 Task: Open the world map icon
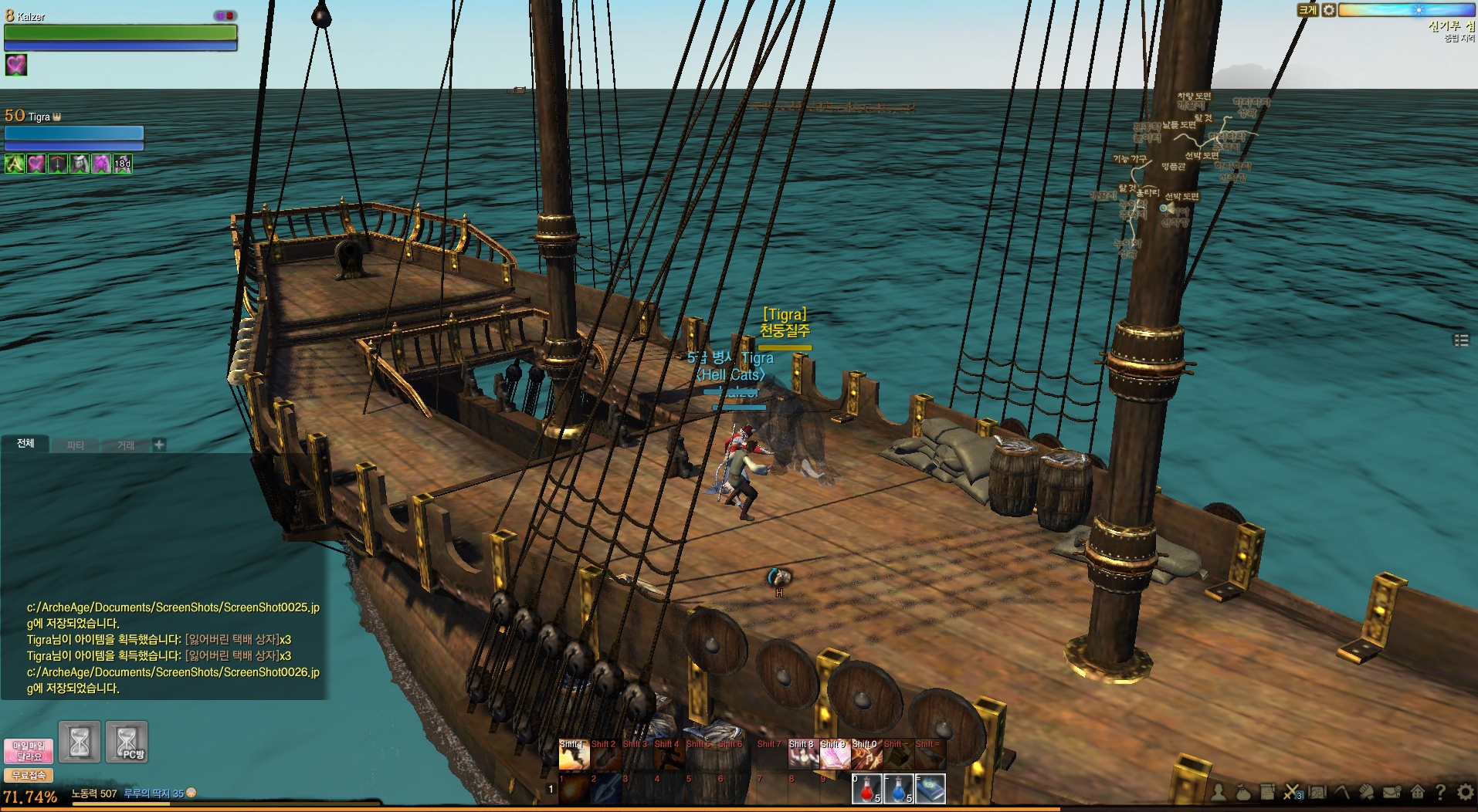click(x=1317, y=792)
